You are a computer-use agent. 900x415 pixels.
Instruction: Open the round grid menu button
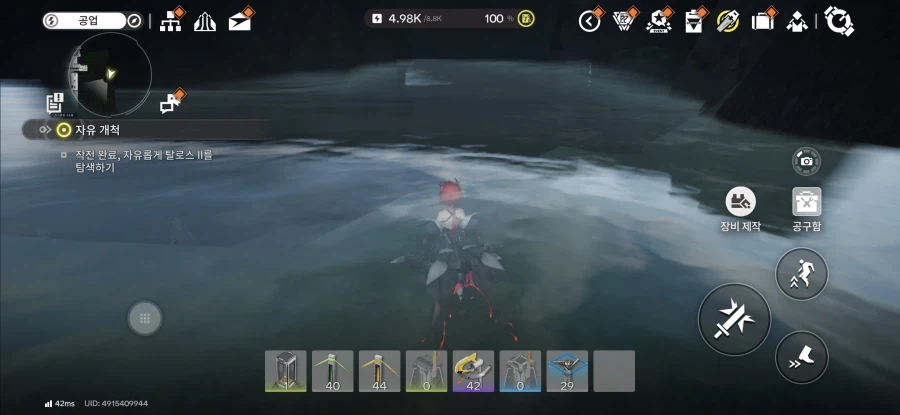[x=145, y=318]
